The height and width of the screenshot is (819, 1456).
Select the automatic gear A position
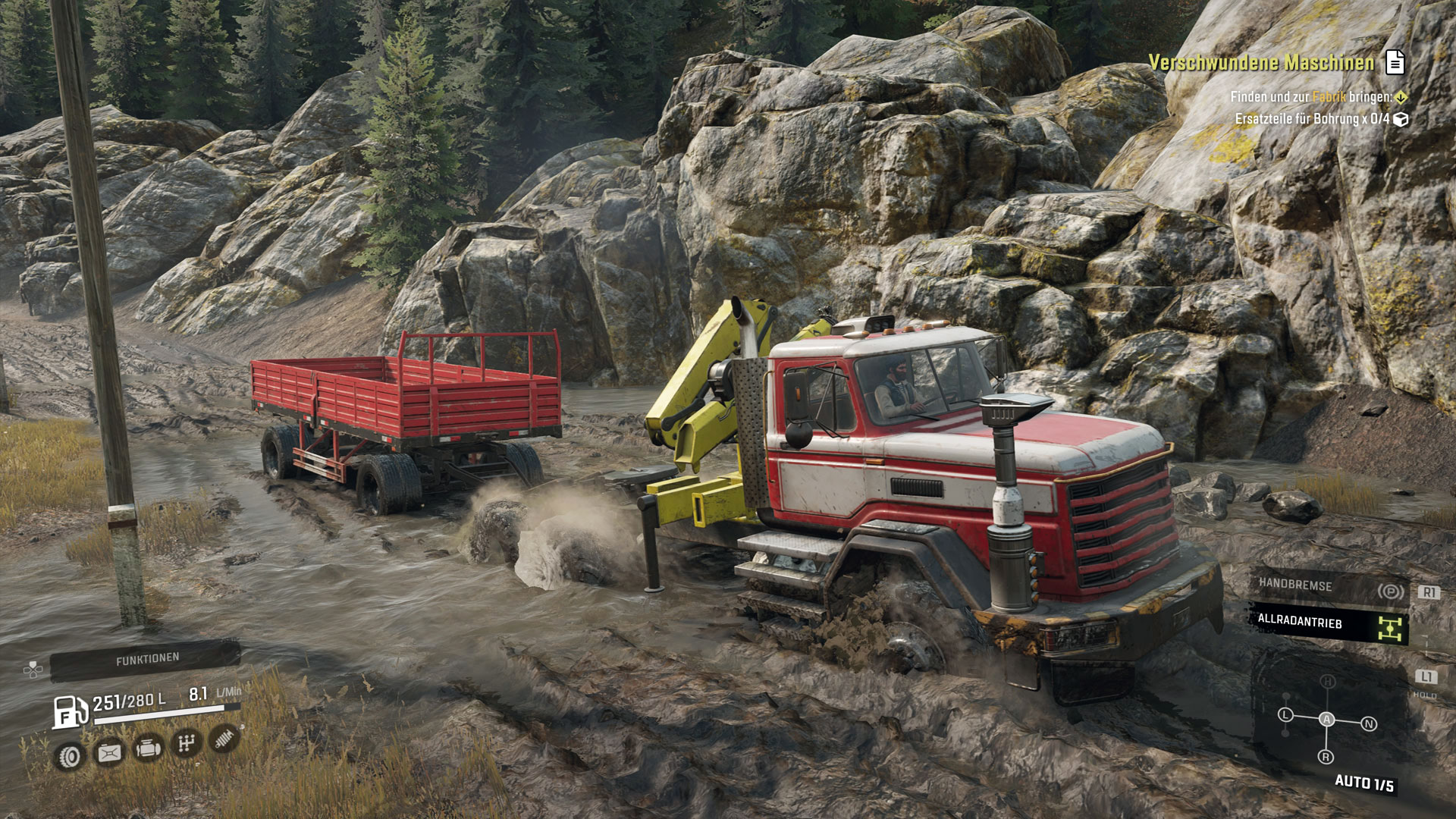click(1326, 719)
